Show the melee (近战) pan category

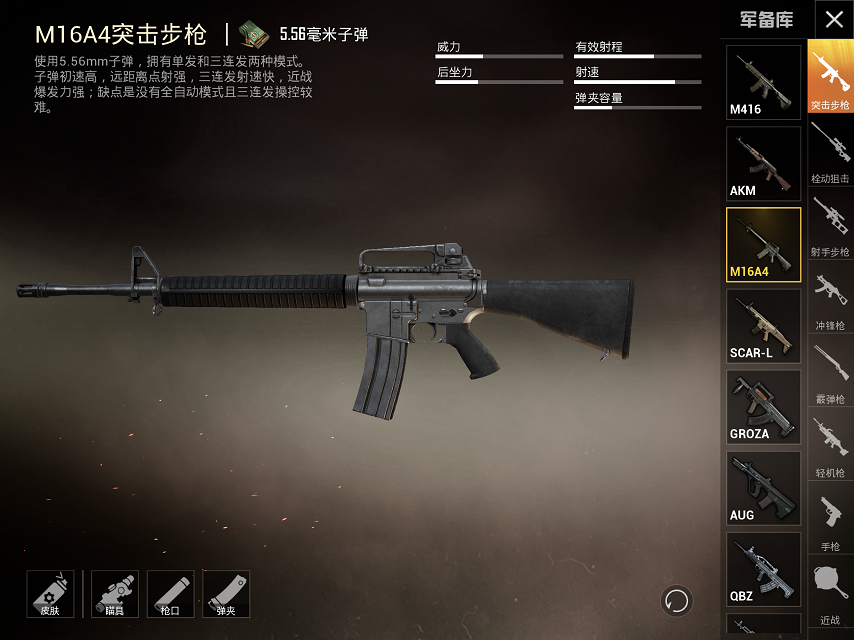(x=830, y=592)
